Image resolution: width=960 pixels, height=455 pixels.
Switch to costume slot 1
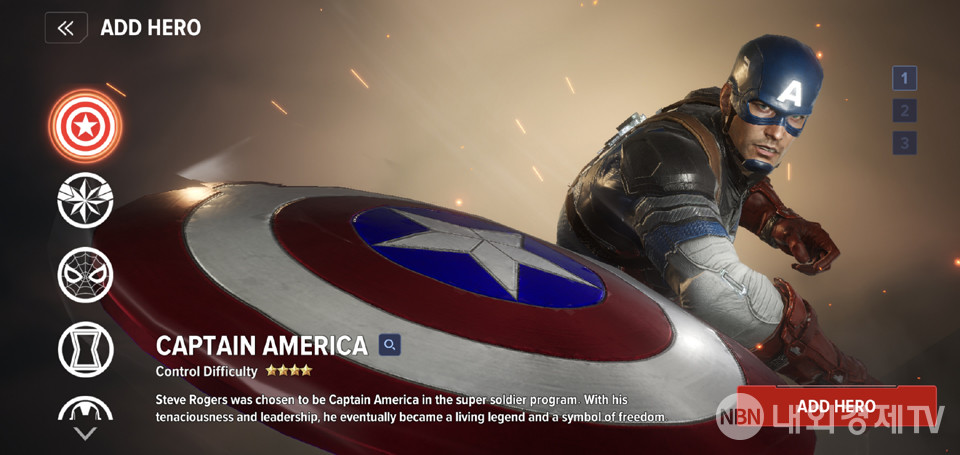tap(904, 78)
